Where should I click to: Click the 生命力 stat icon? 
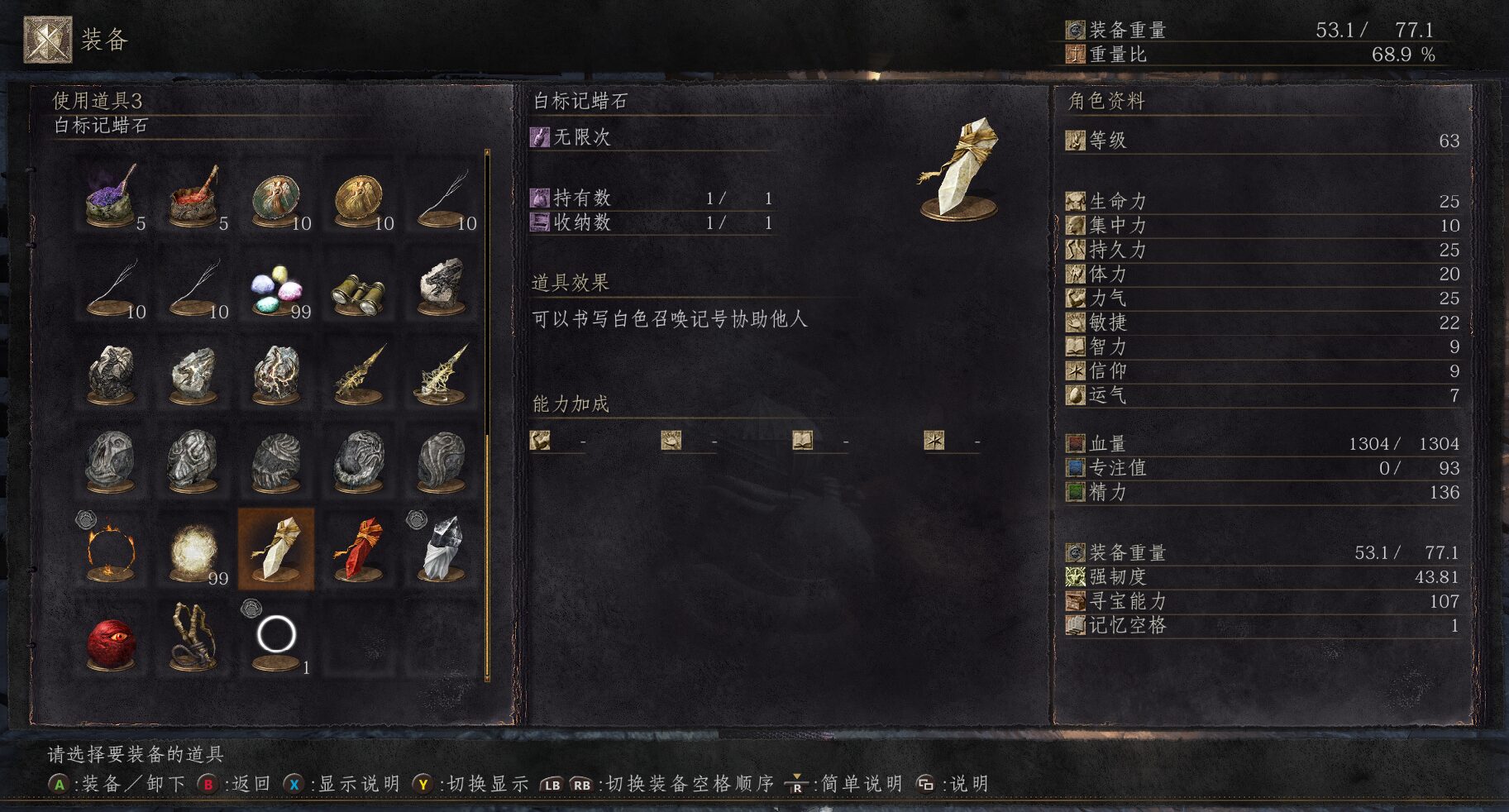[1077, 200]
